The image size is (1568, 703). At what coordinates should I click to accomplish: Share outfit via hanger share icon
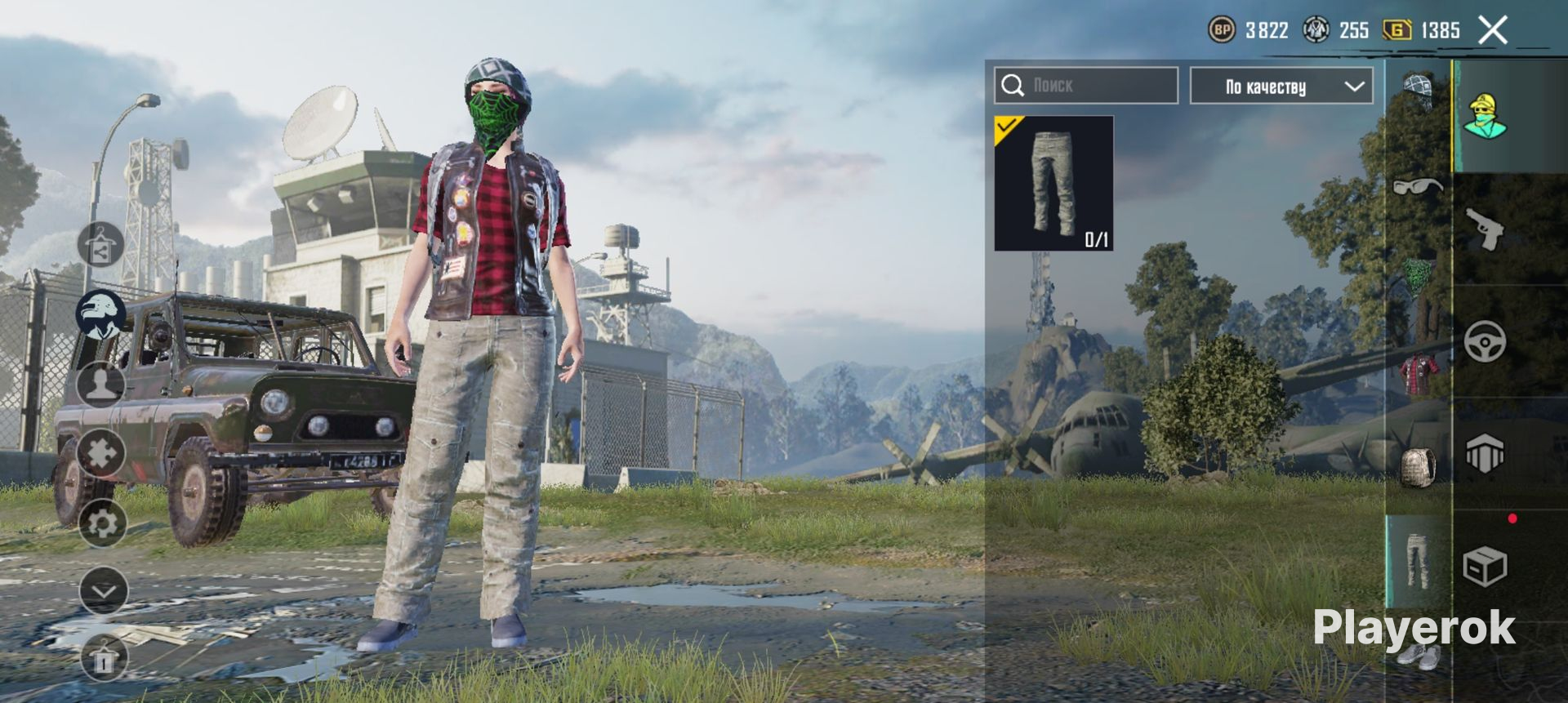pos(100,245)
